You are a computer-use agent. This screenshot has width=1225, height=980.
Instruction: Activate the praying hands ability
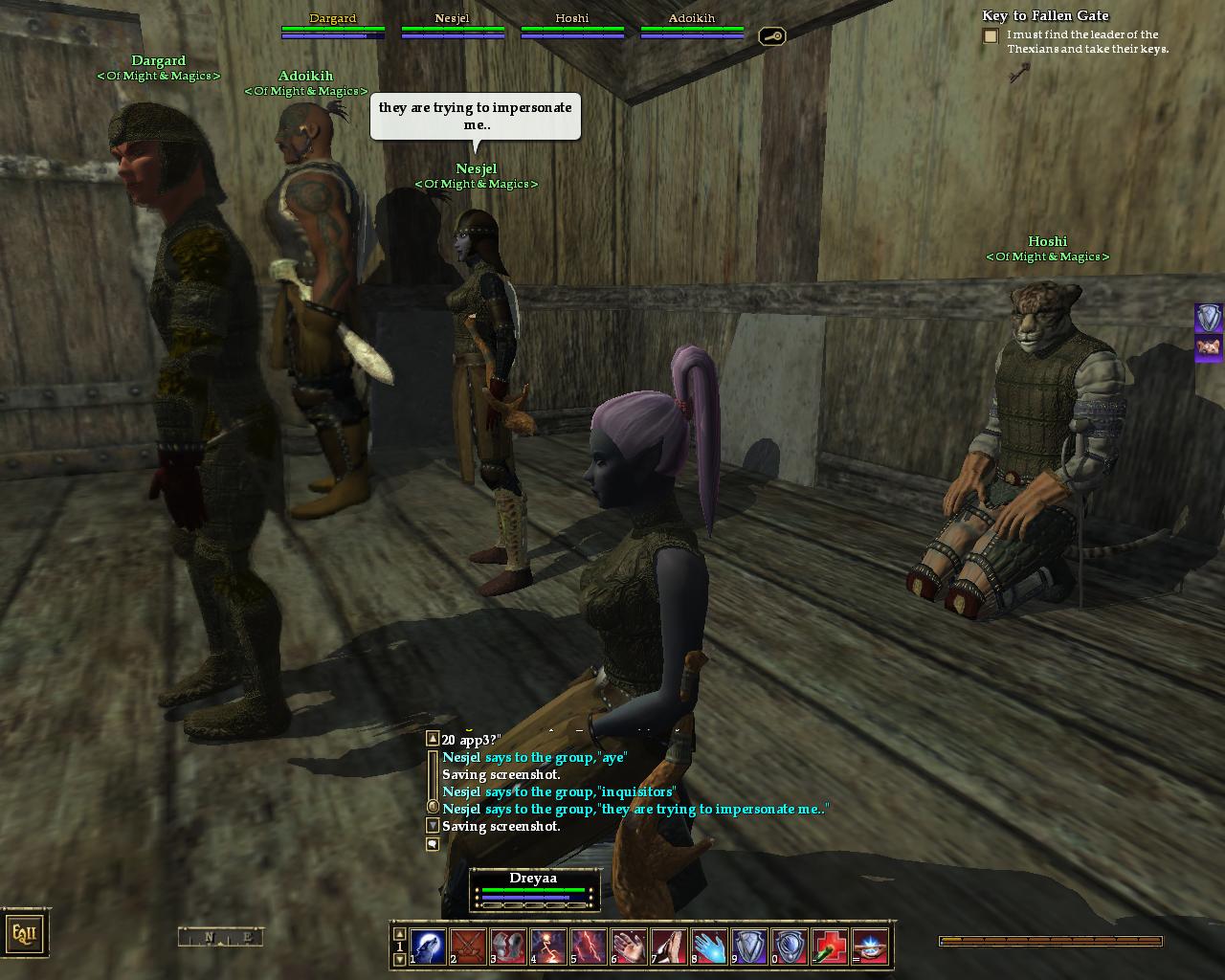click(669, 947)
